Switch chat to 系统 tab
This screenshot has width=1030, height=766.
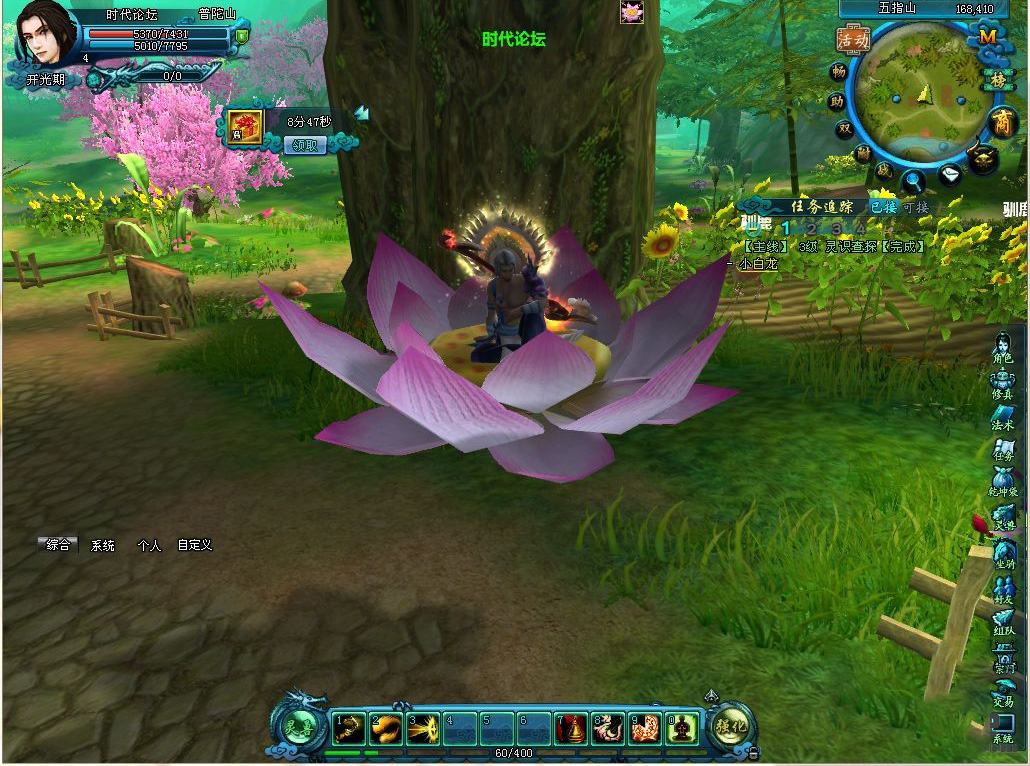point(103,546)
